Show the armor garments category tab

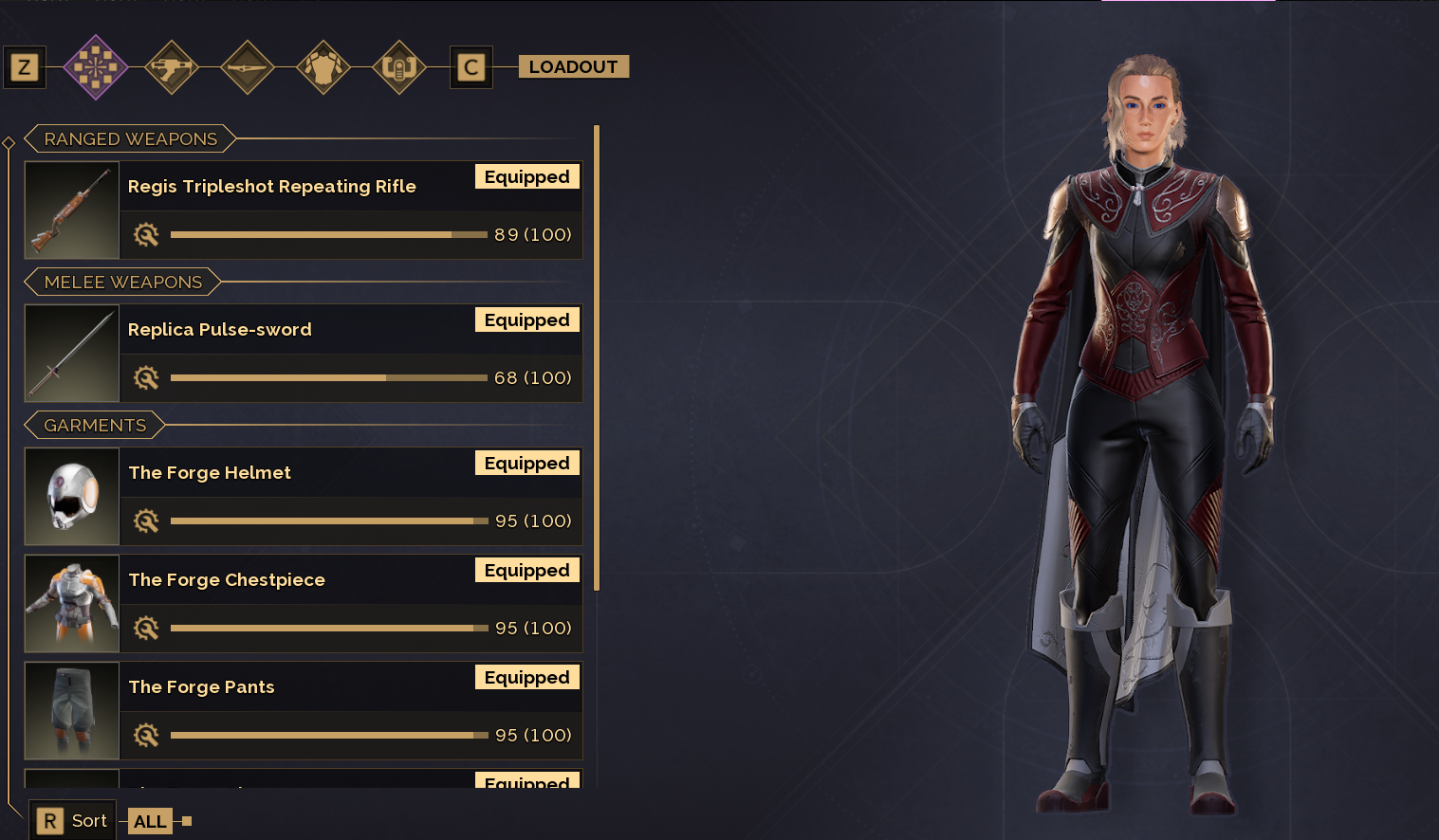[x=323, y=67]
